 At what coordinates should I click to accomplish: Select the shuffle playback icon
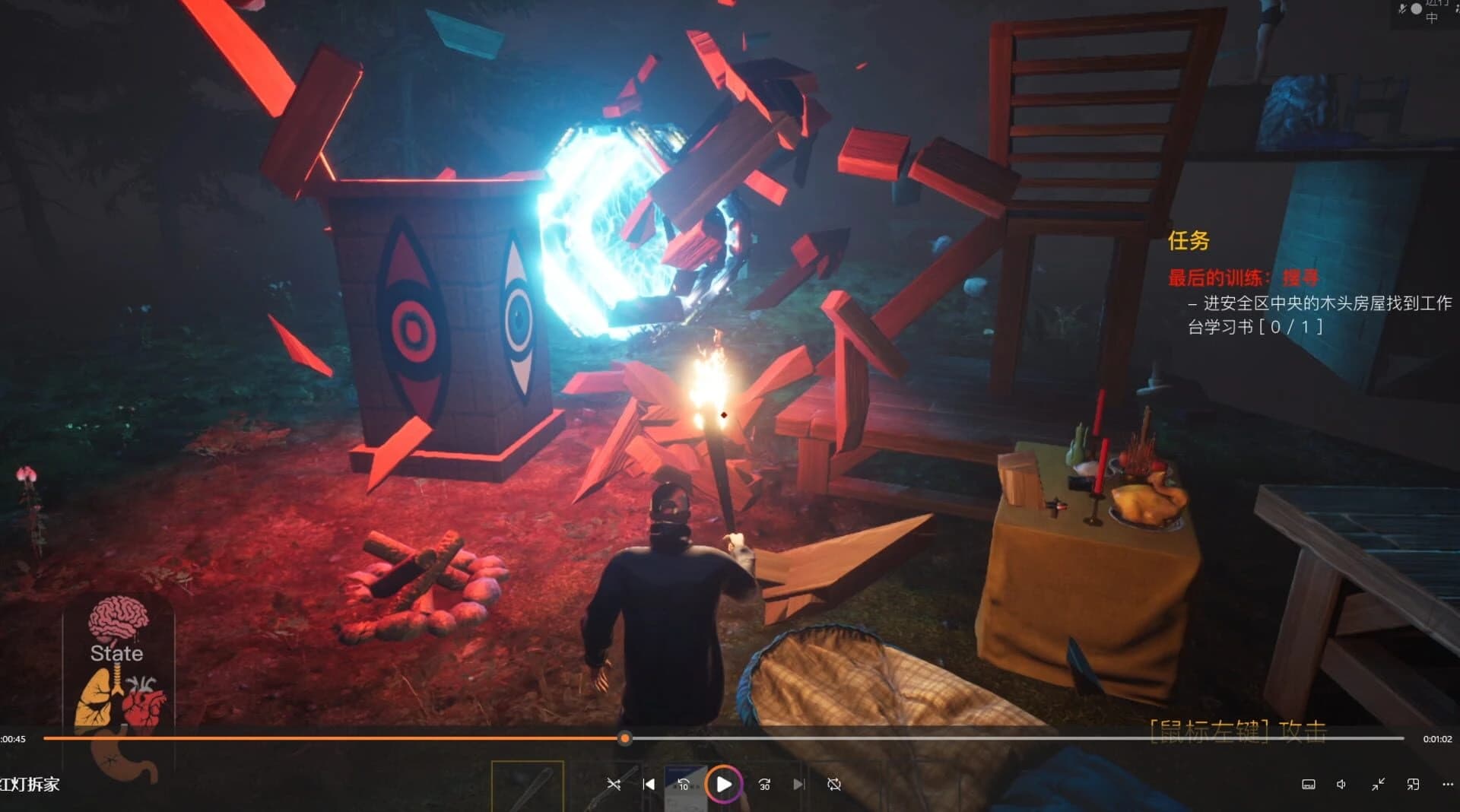pos(614,785)
